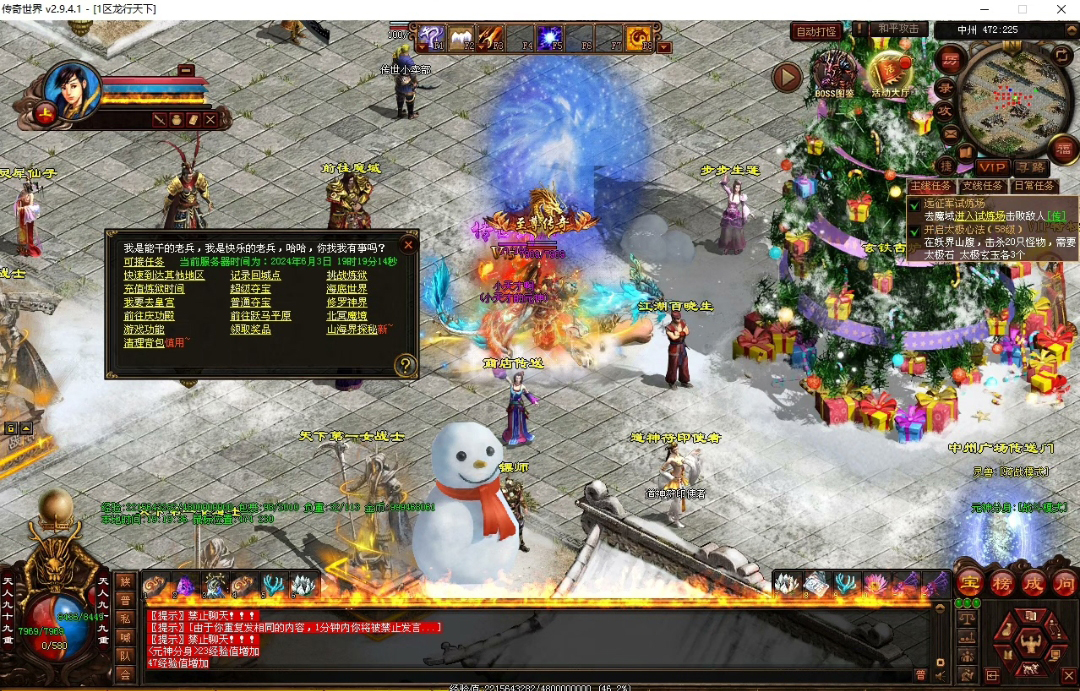Switch to the 支线任务 quest tab

[981, 186]
